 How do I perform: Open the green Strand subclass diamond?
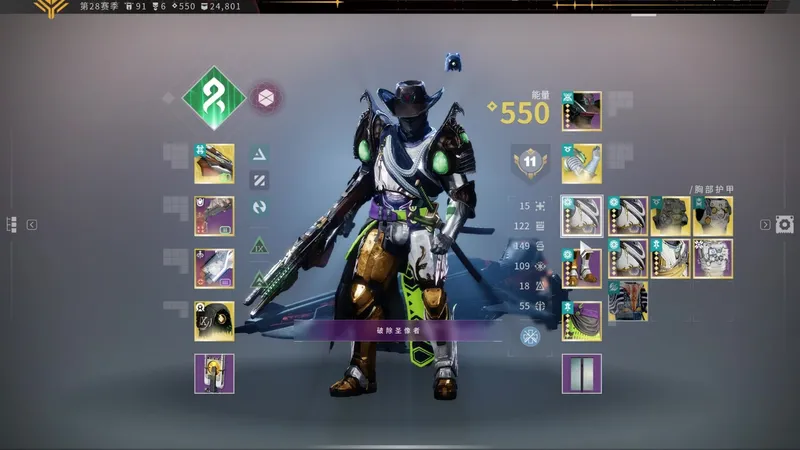(x=214, y=98)
